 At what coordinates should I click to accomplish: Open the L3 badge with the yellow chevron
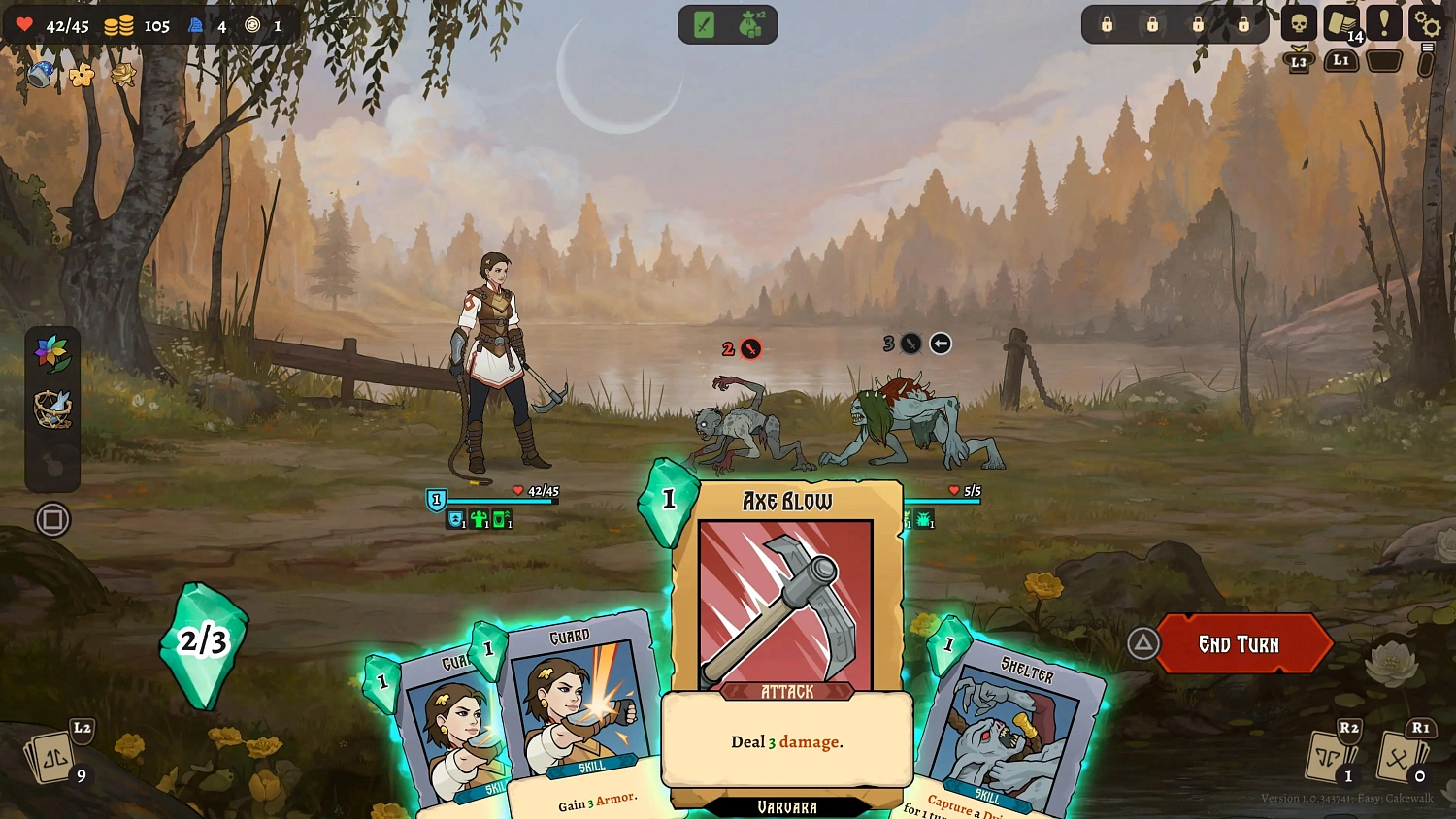tap(1299, 60)
